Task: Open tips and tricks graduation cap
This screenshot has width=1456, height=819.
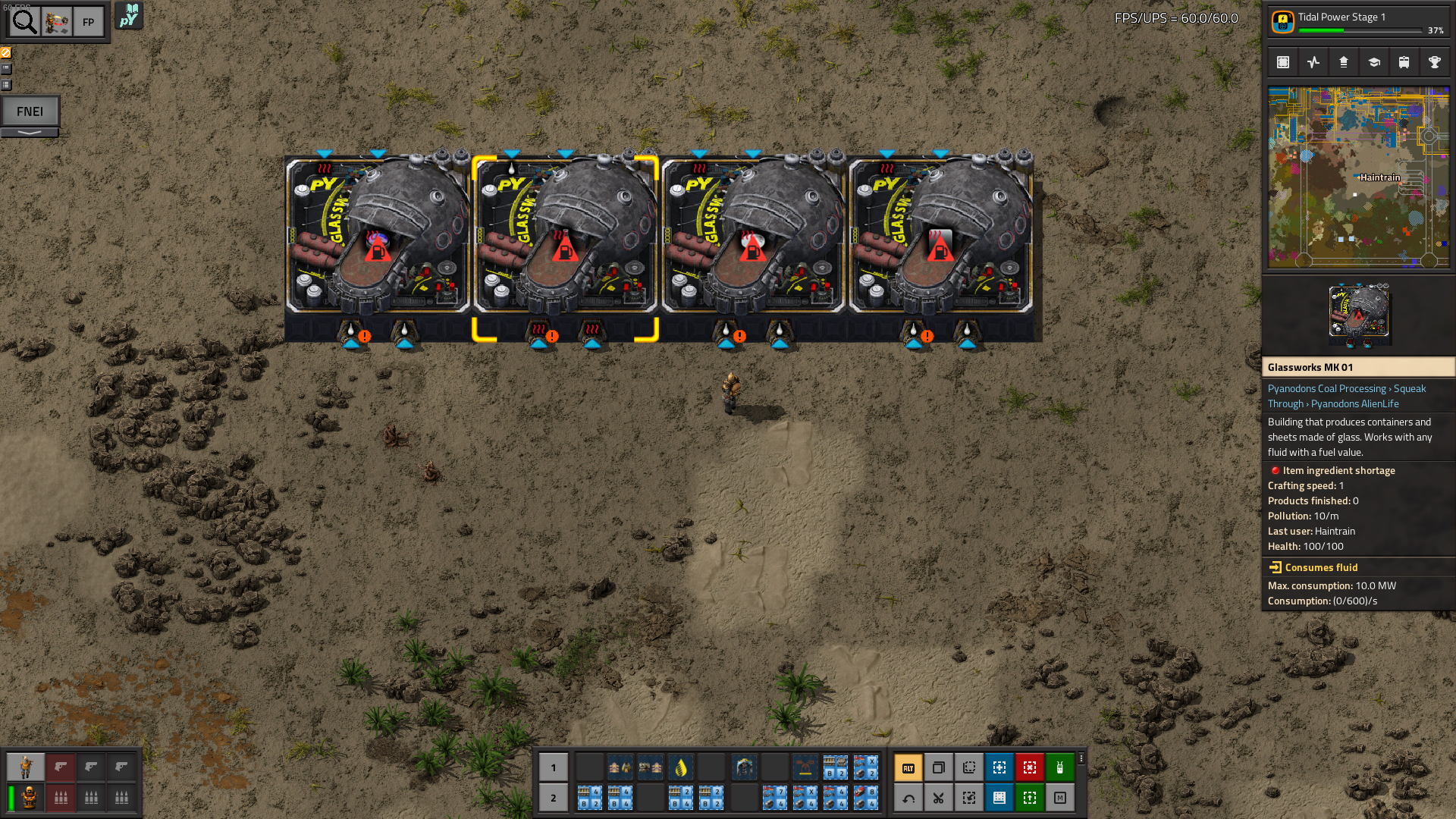Action: pyautogui.click(x=1374, y=62)
